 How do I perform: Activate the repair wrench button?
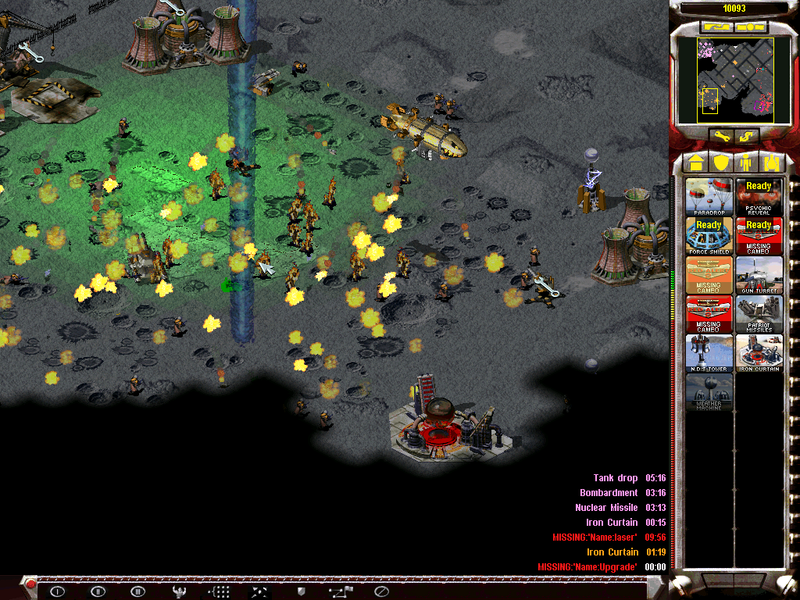pyautogui.click(x=720, y=135)
